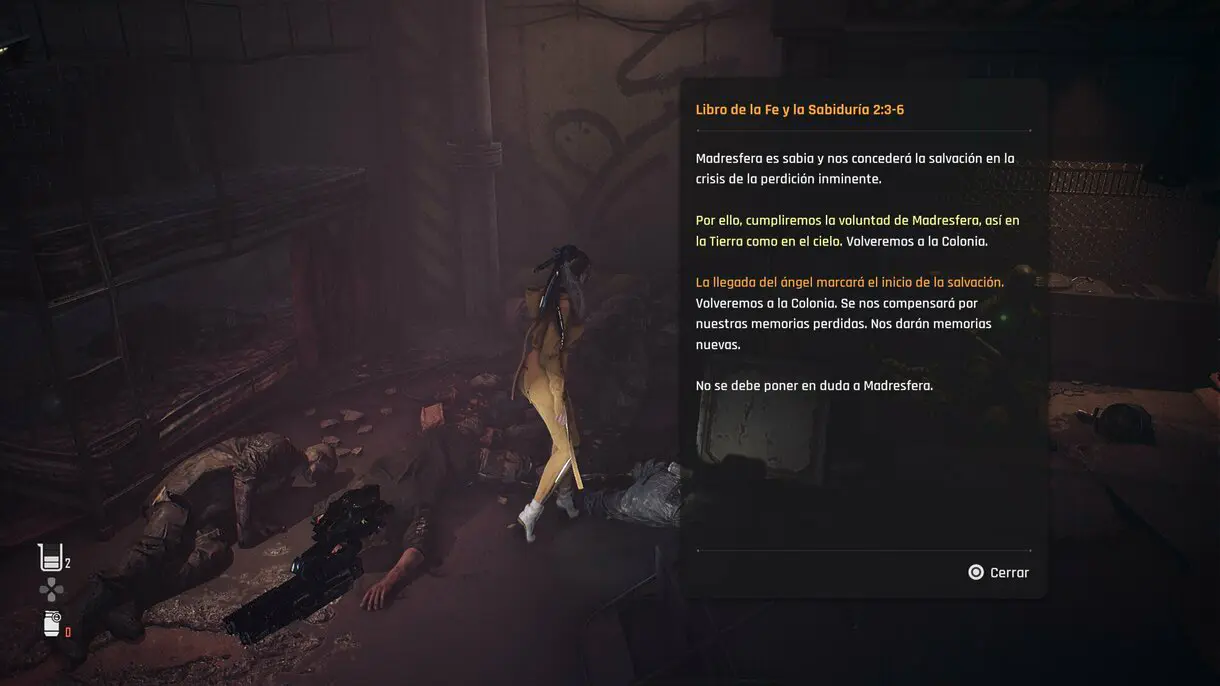This screenshot has height=686, width=1220.
Task: Close the document with the Cerrar button
Action: pos(998,573)
